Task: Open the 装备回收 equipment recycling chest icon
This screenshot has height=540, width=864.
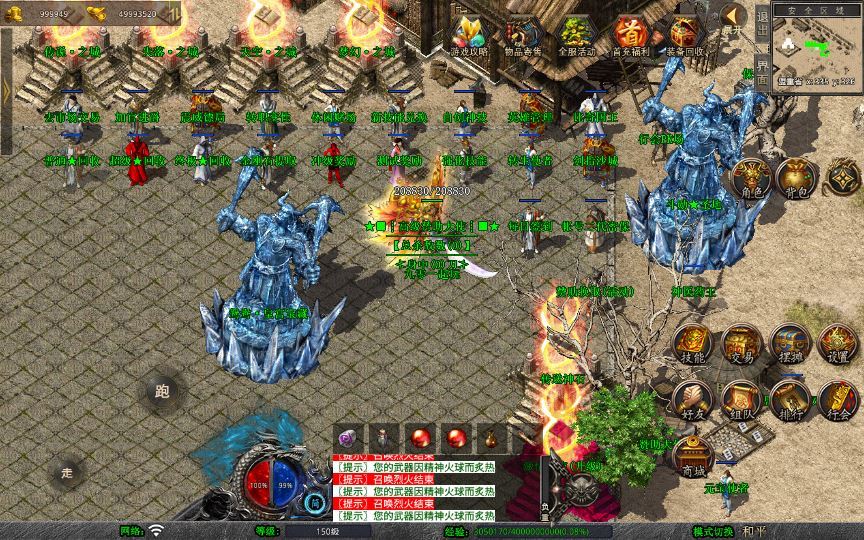Action: tap(684, 35)
